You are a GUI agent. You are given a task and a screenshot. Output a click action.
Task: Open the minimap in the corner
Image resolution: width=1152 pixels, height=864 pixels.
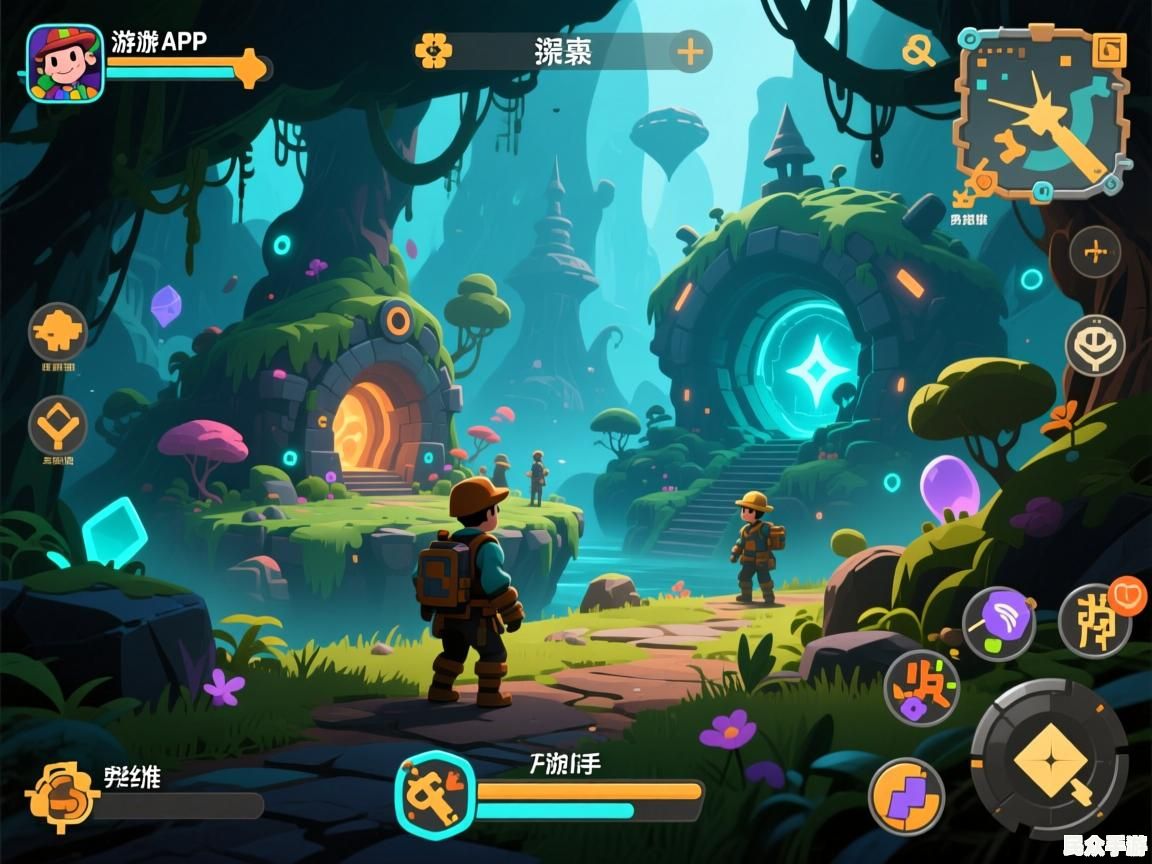[x=1040, y=112]
